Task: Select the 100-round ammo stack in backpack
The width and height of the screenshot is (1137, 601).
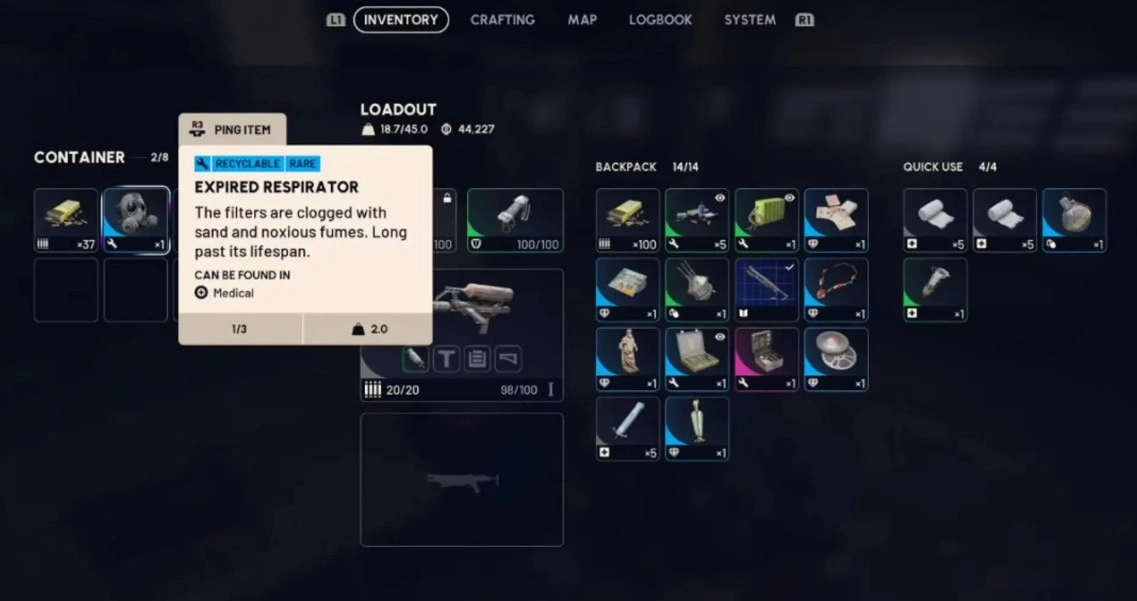Action: (628, 220)
